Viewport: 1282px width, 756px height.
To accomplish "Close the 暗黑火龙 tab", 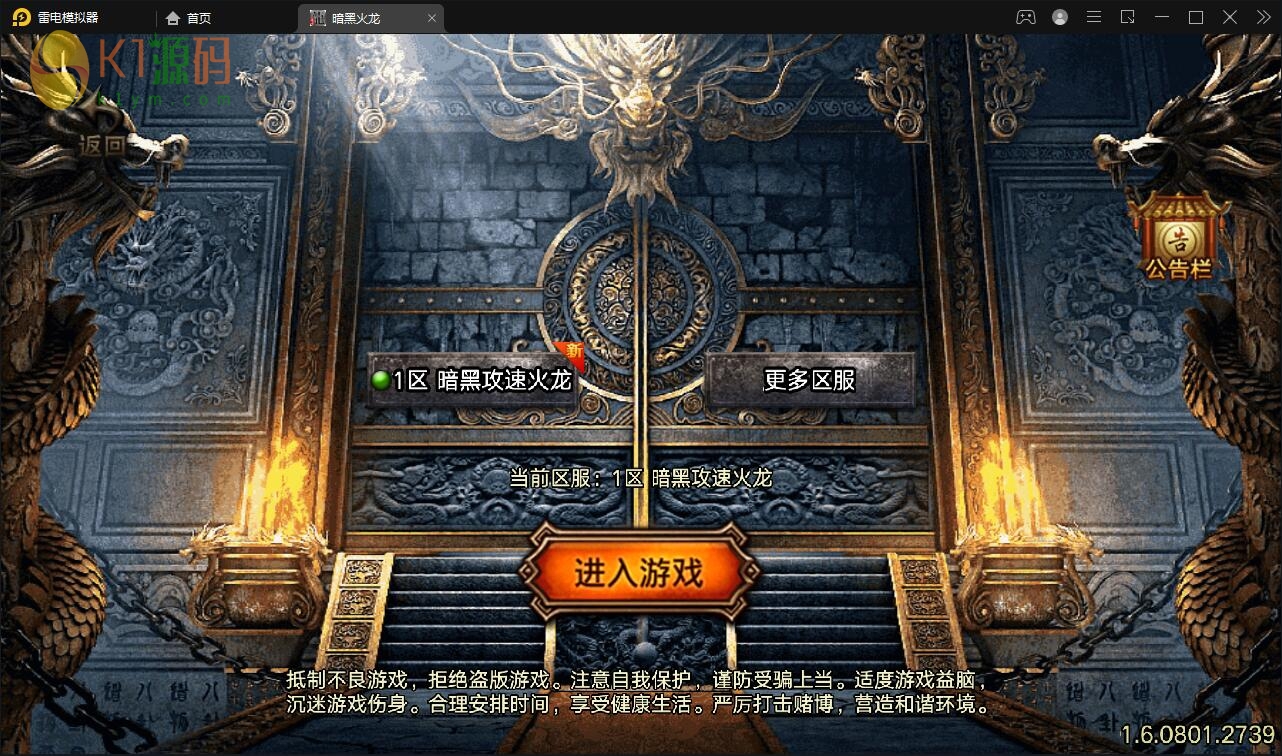I will point(431,17).
